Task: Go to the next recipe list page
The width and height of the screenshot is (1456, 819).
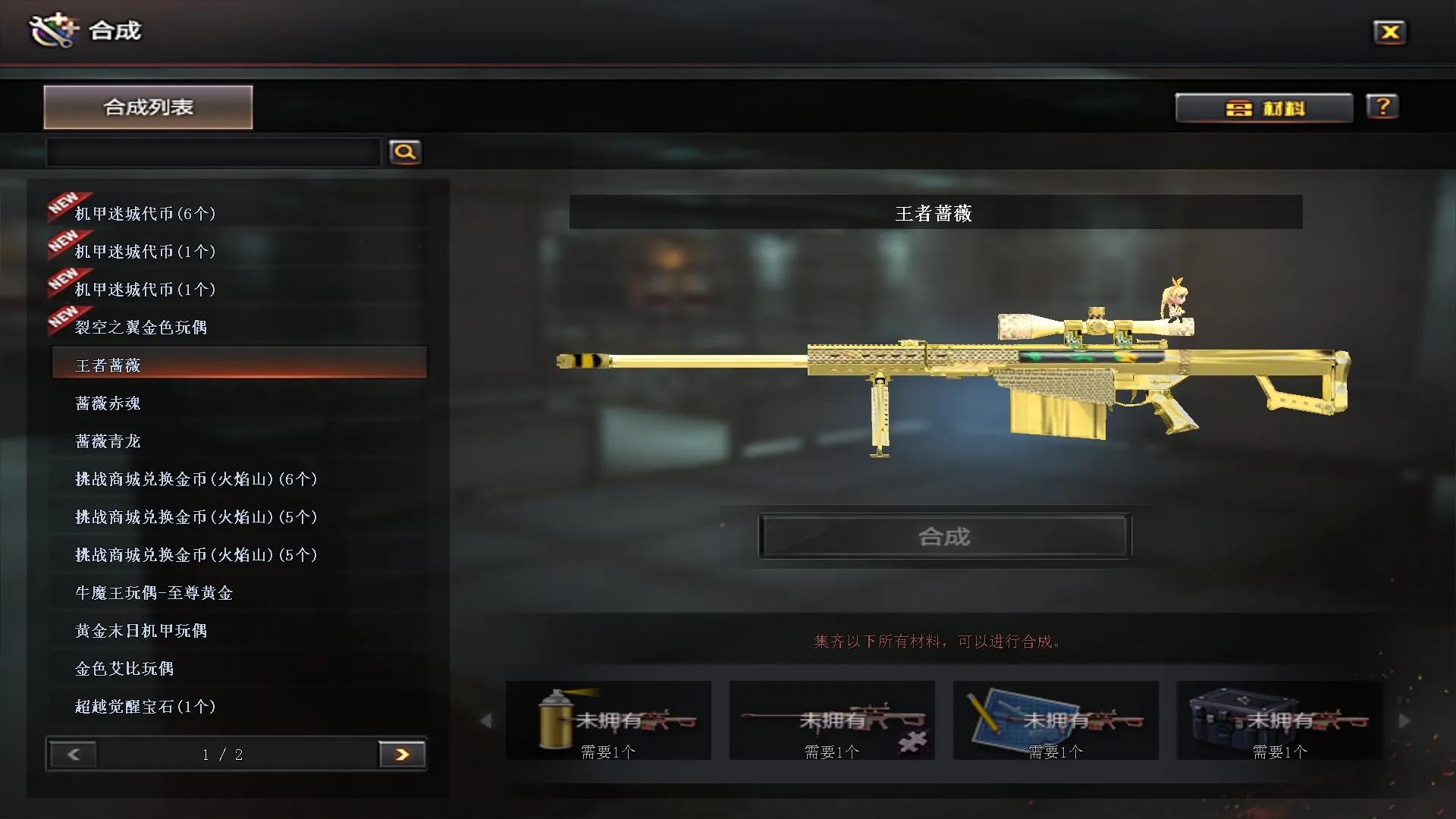Action: tap(402, 755)
